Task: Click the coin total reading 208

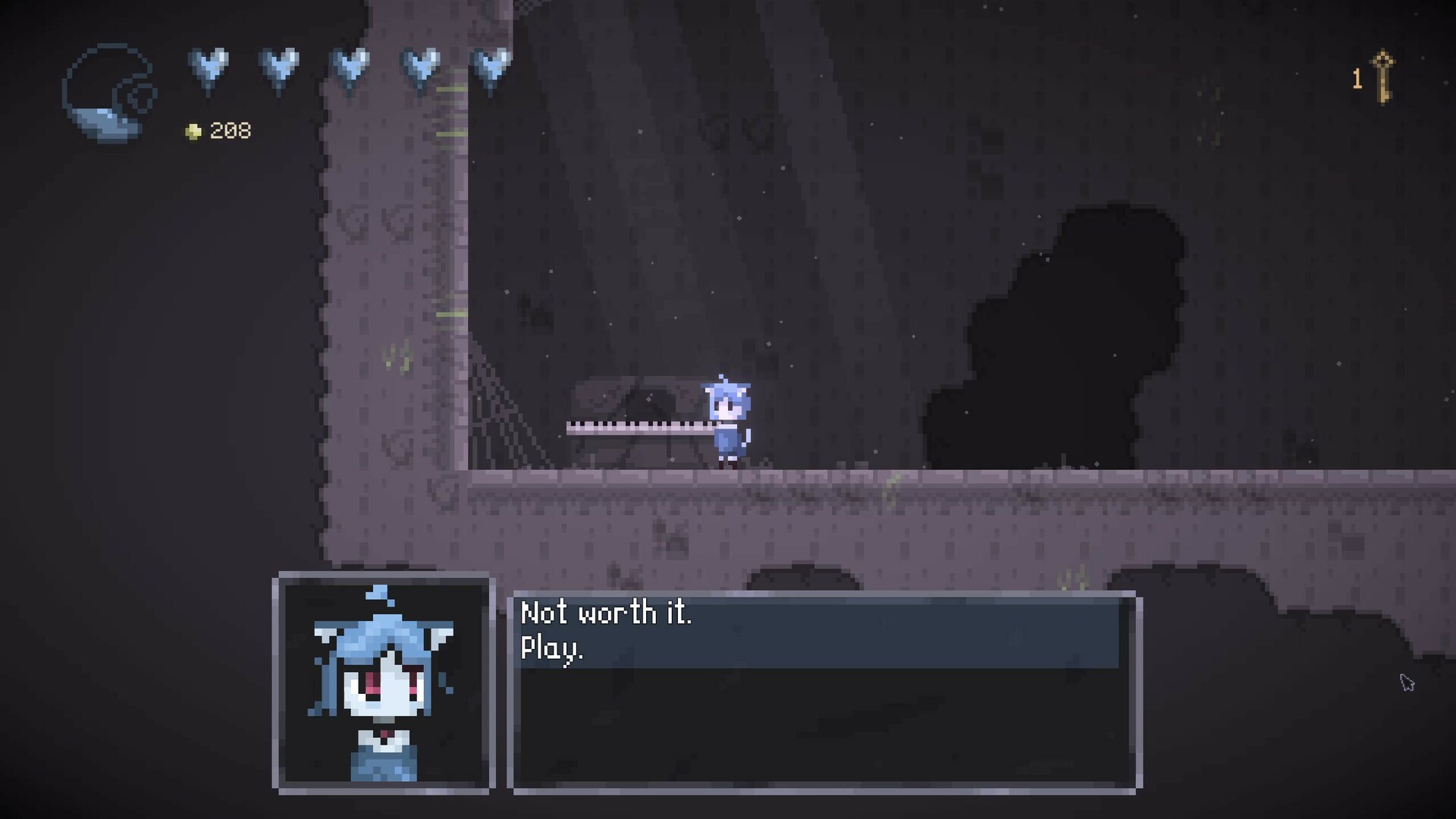Action: (229, 130)
